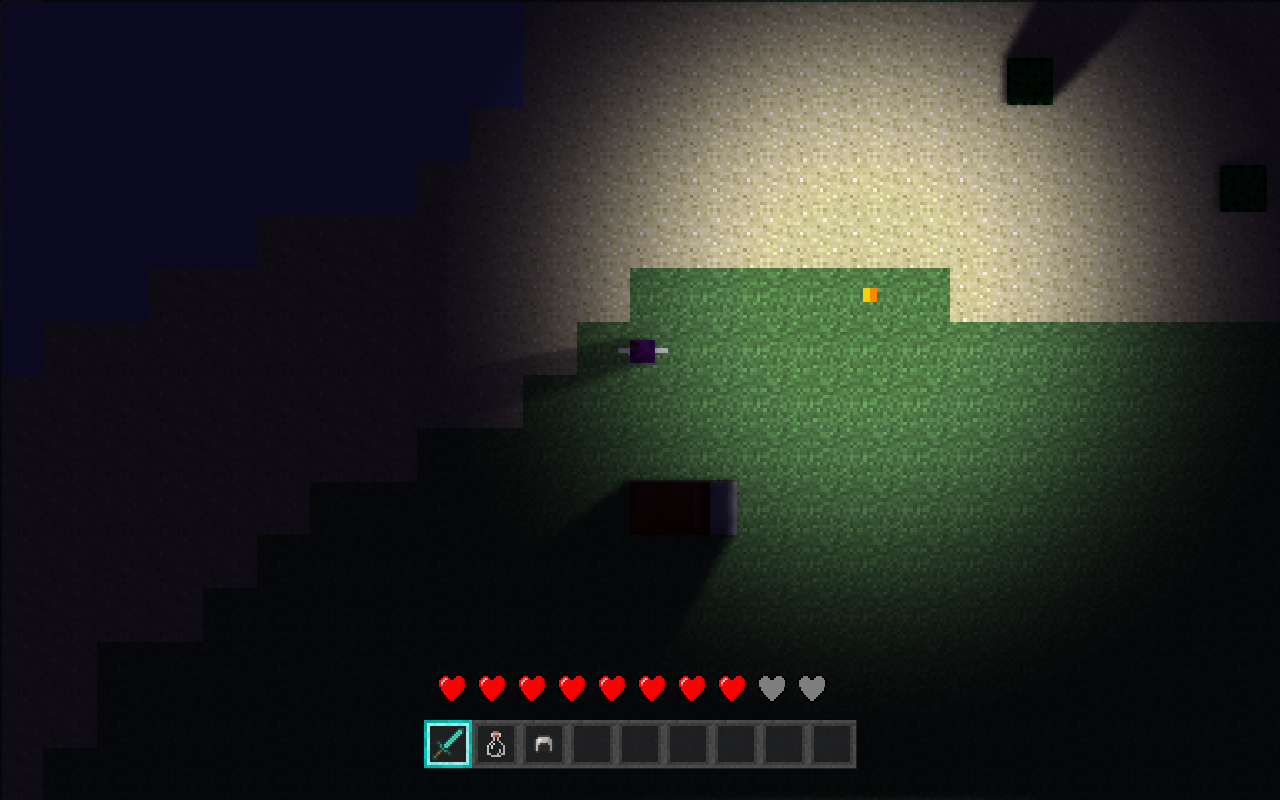
Task: Click the last grey heart icon
Action: [x=811, y=688]
